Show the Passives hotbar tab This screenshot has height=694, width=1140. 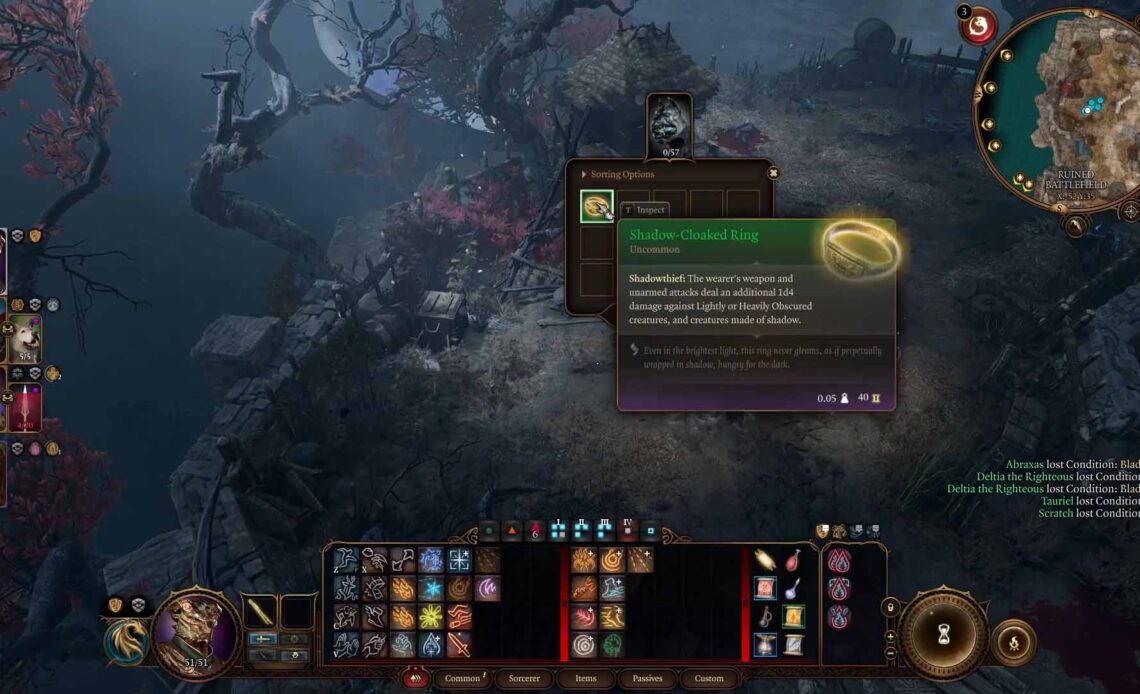coord(647,678)
